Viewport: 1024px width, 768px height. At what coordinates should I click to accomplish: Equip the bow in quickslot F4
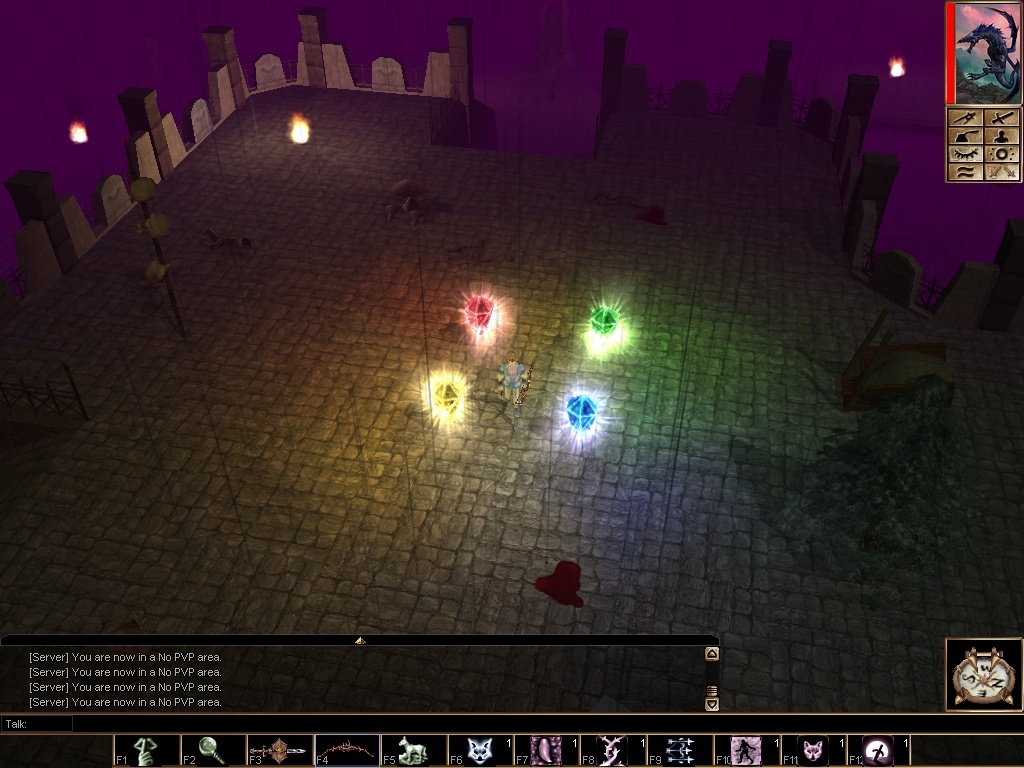click(x=347, y=750)
